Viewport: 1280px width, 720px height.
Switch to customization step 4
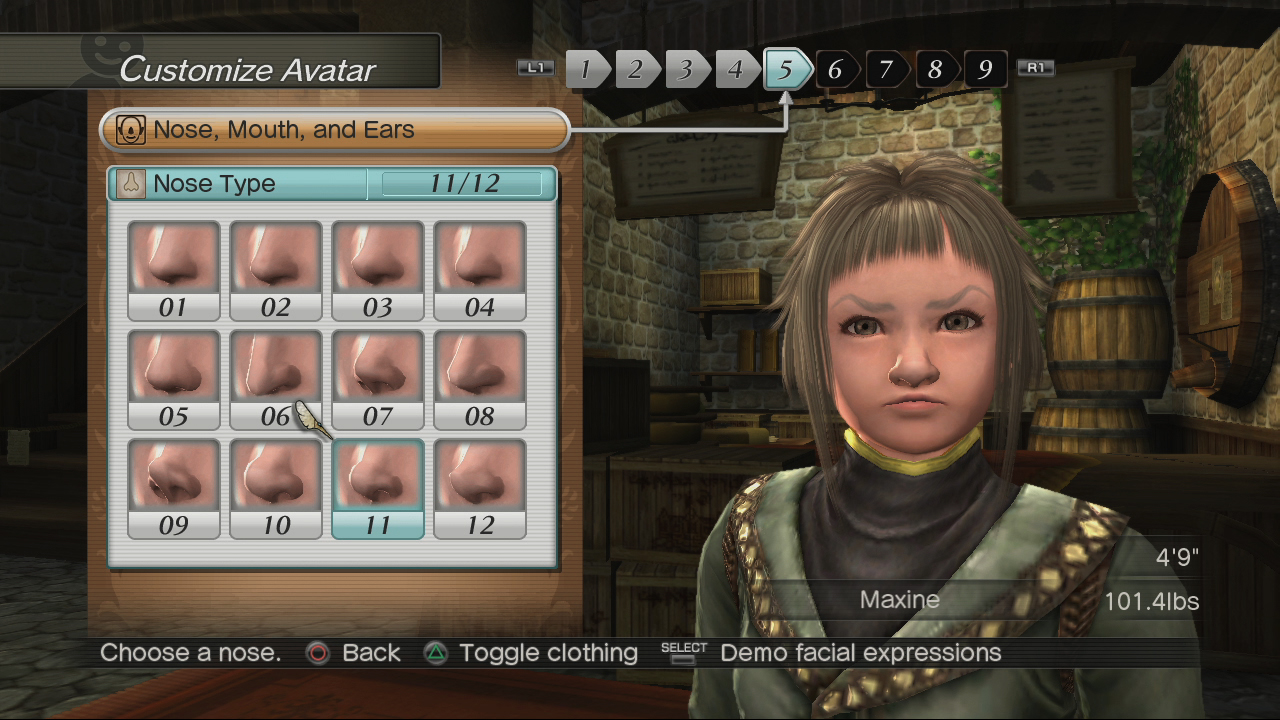736,69
